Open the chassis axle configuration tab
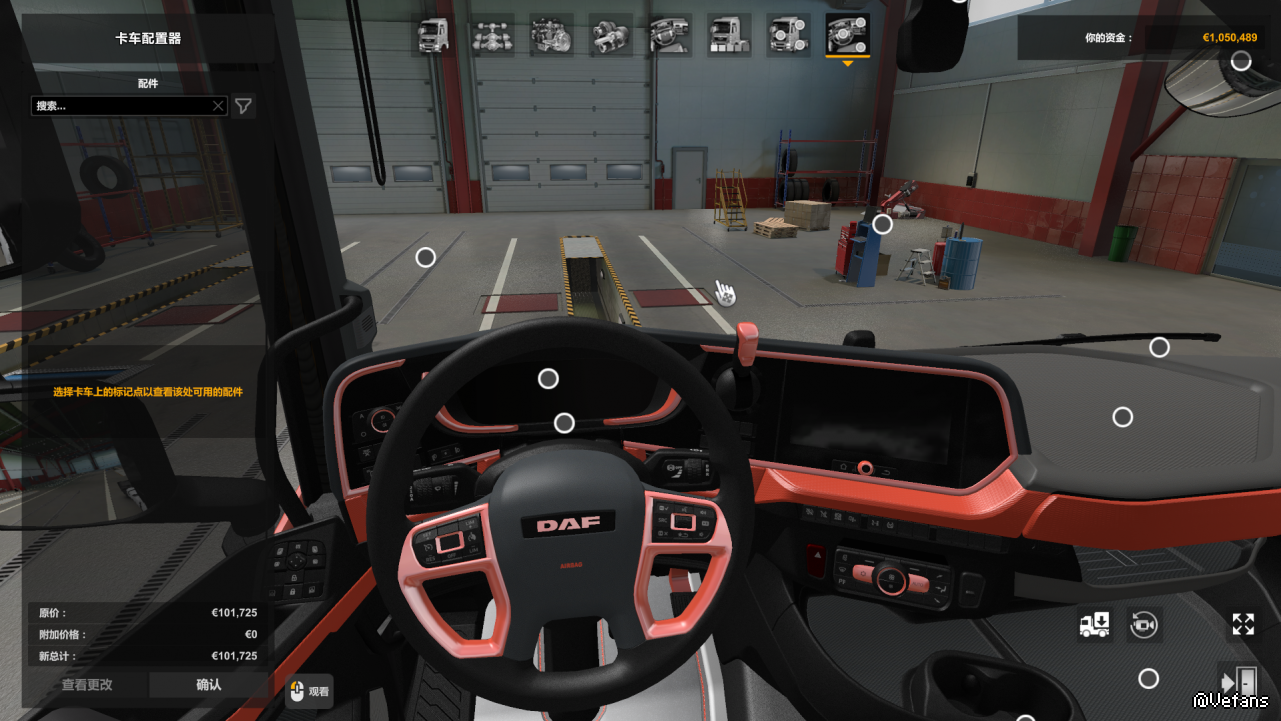 coord(492,36)
